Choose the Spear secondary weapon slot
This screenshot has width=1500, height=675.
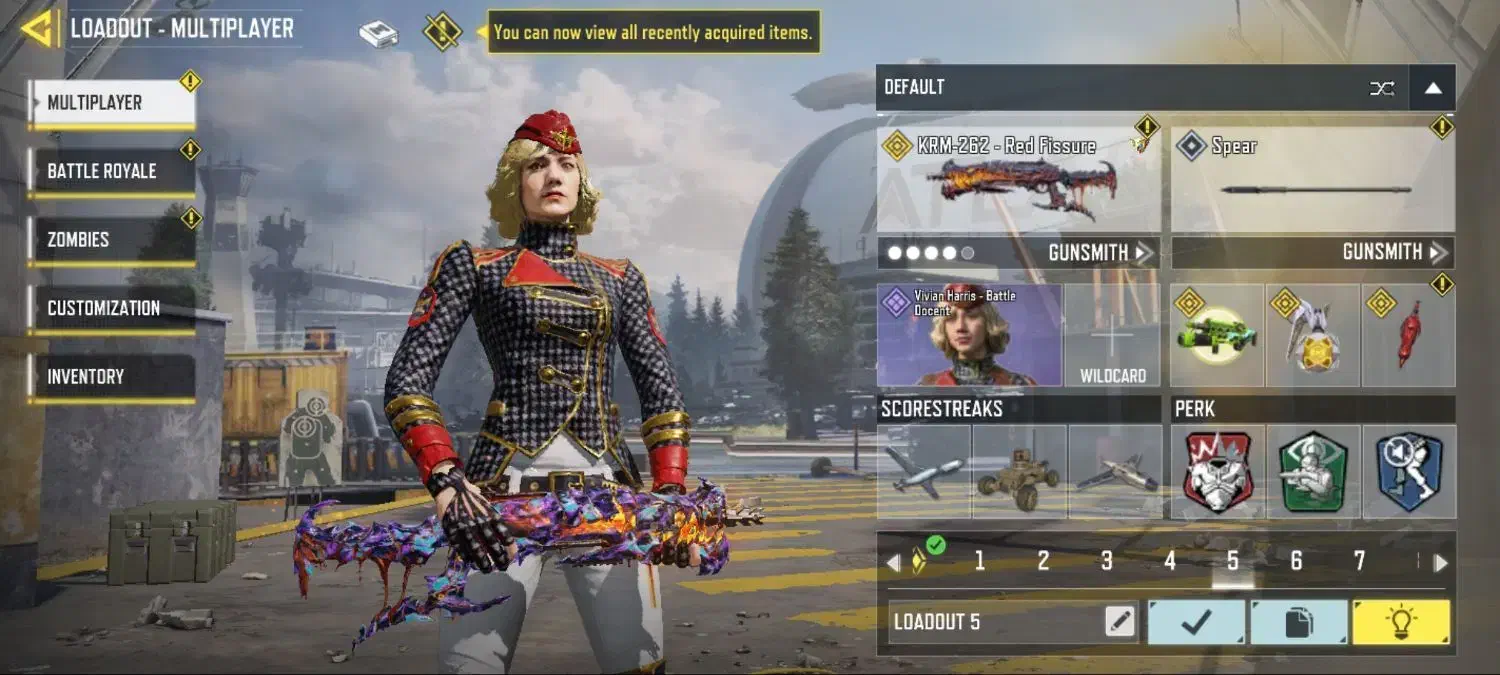pyautogui.click(x=1313, y=180)
